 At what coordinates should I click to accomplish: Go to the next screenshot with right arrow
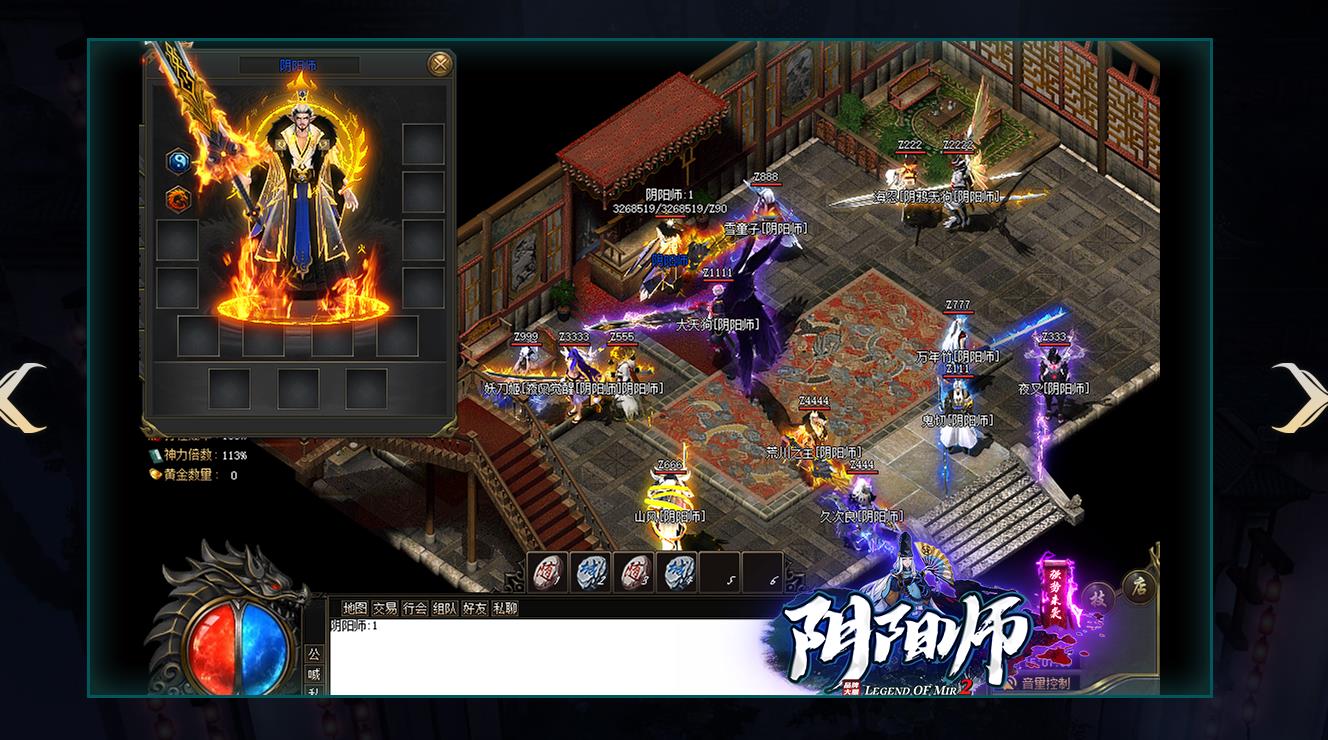1301,397
